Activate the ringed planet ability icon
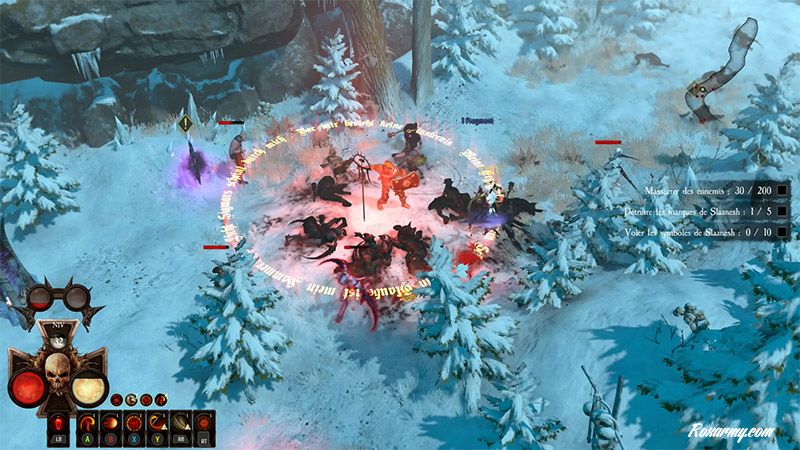Image resolution: width=800 pixels, height=450 pixels. (x=180, y=420)
